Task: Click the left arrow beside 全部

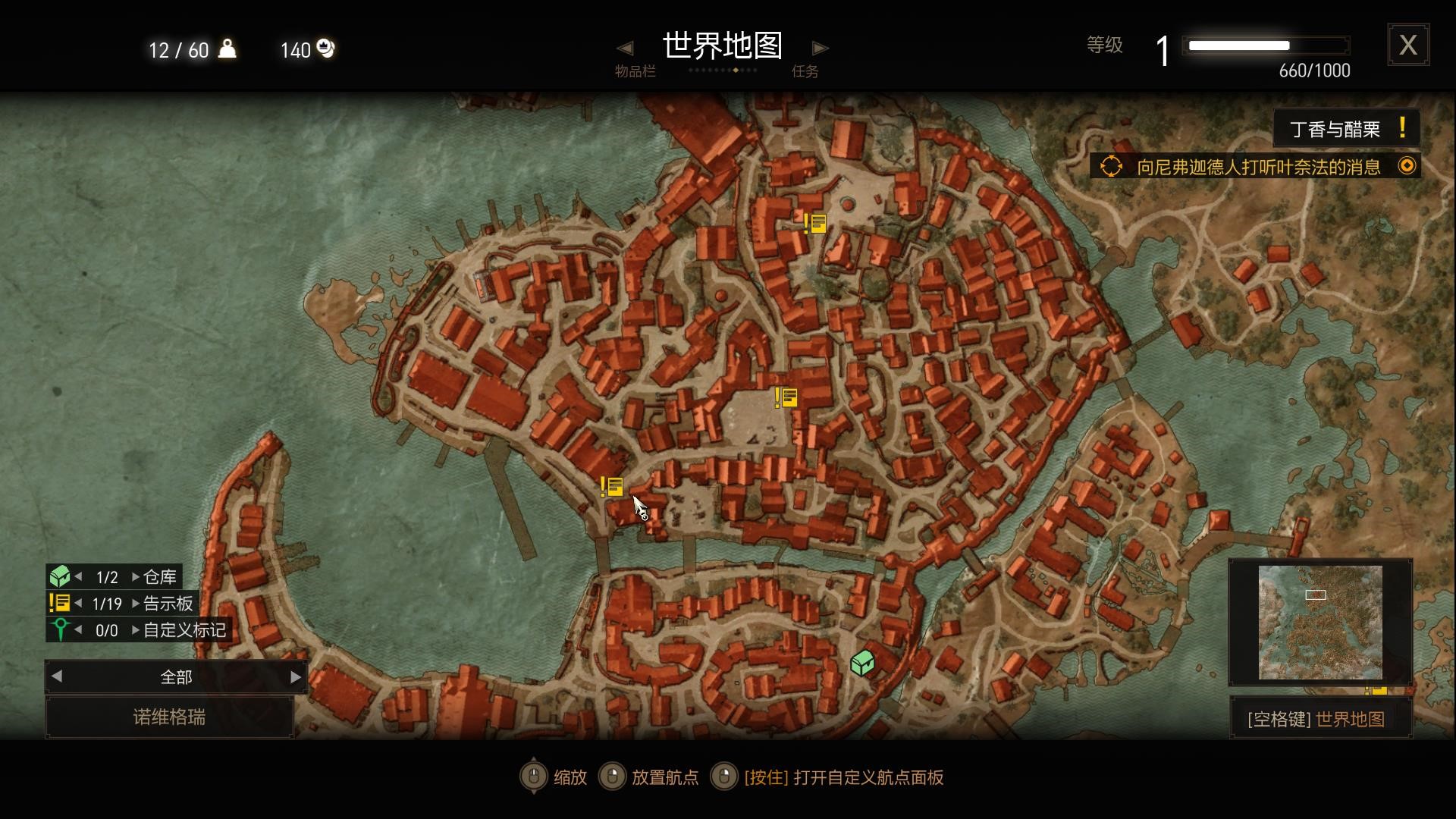Action: click(x=56, y=676)
